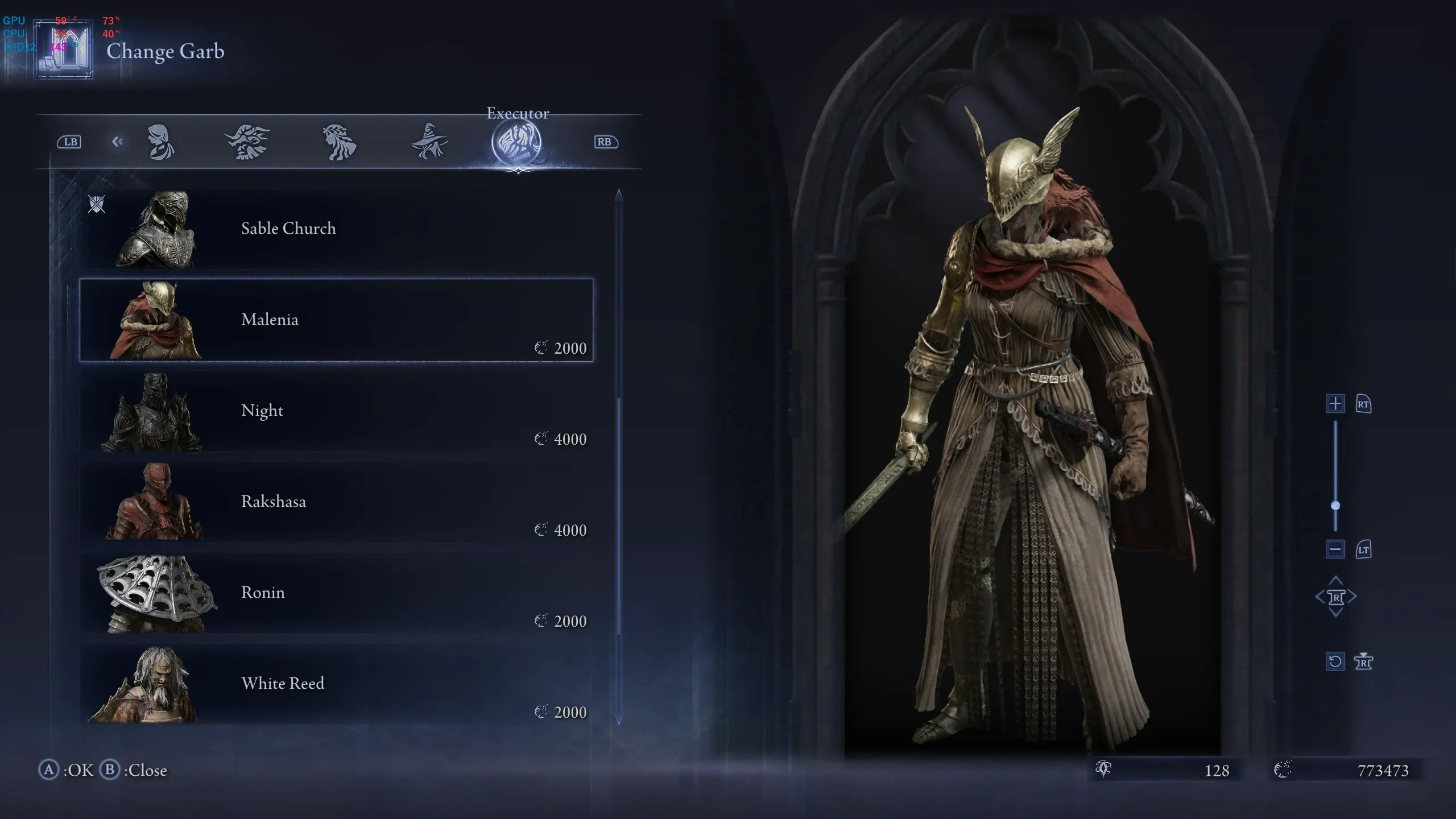The height and width of the screenshot is (819, 1456).
Task: Open the winged bird emblem character tab
Action: [247, 142]
